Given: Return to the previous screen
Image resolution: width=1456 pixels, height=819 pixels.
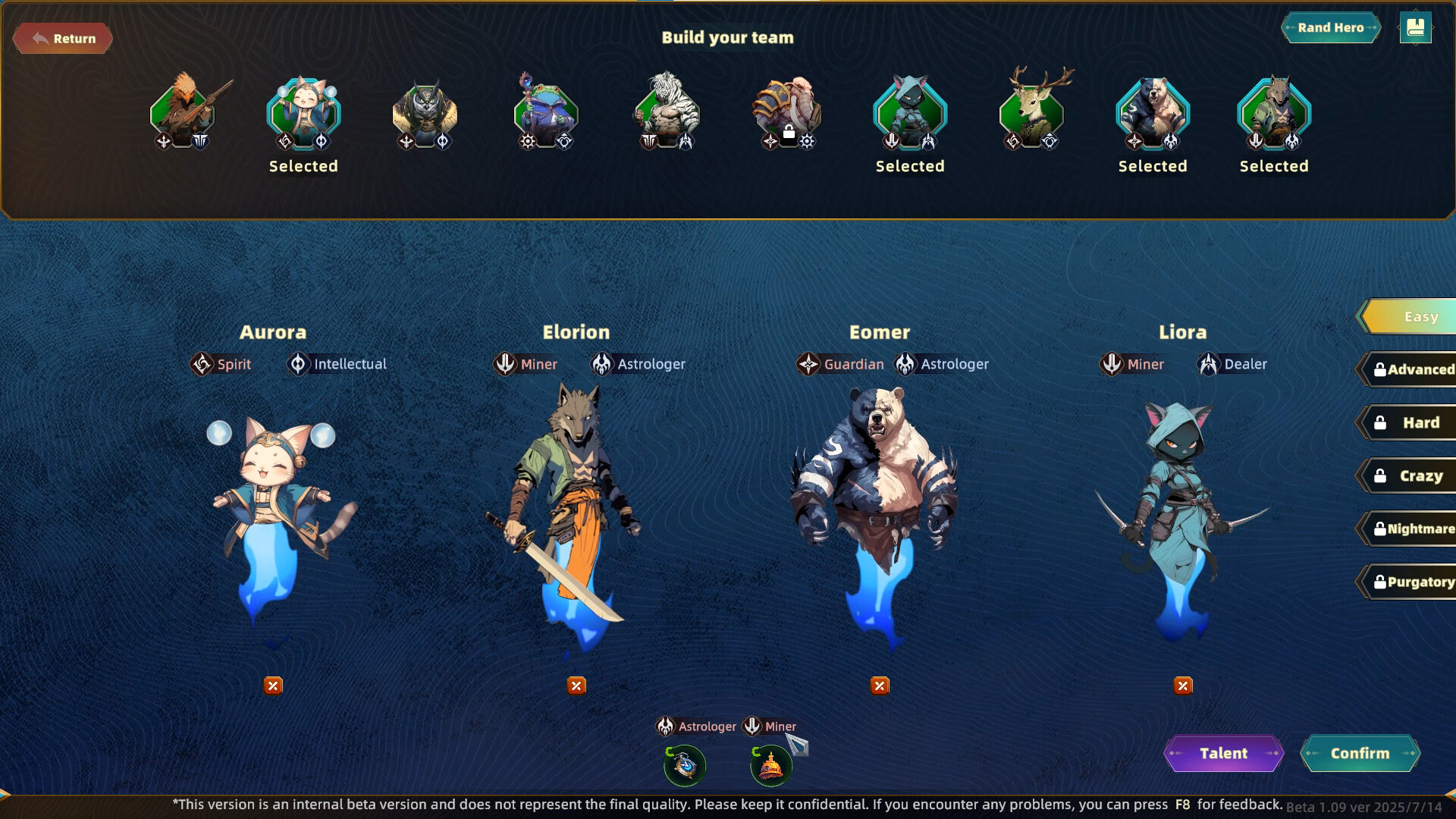Looking at the screenshot, I should pos(63,39).
